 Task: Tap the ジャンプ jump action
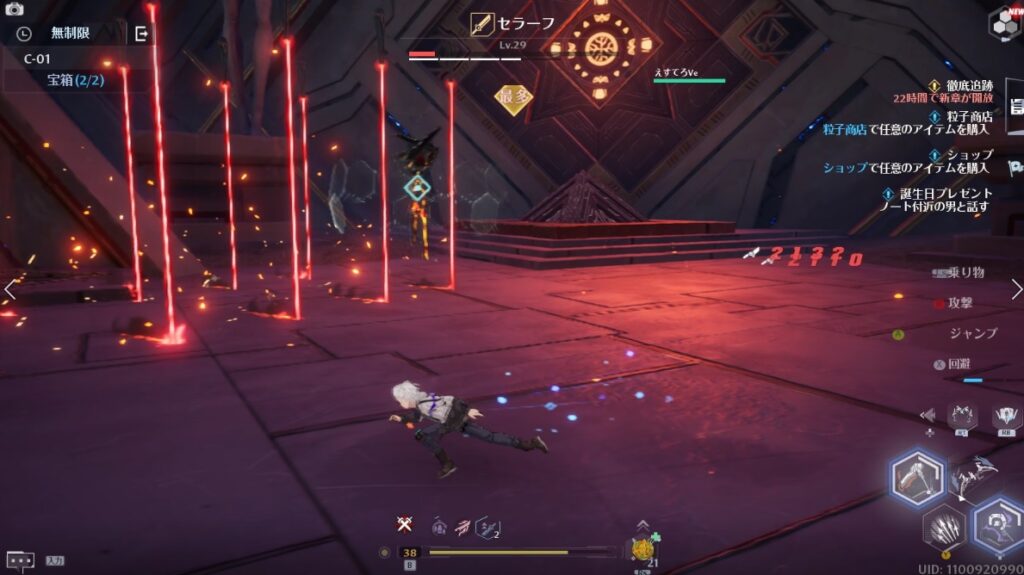click(970, 333)
